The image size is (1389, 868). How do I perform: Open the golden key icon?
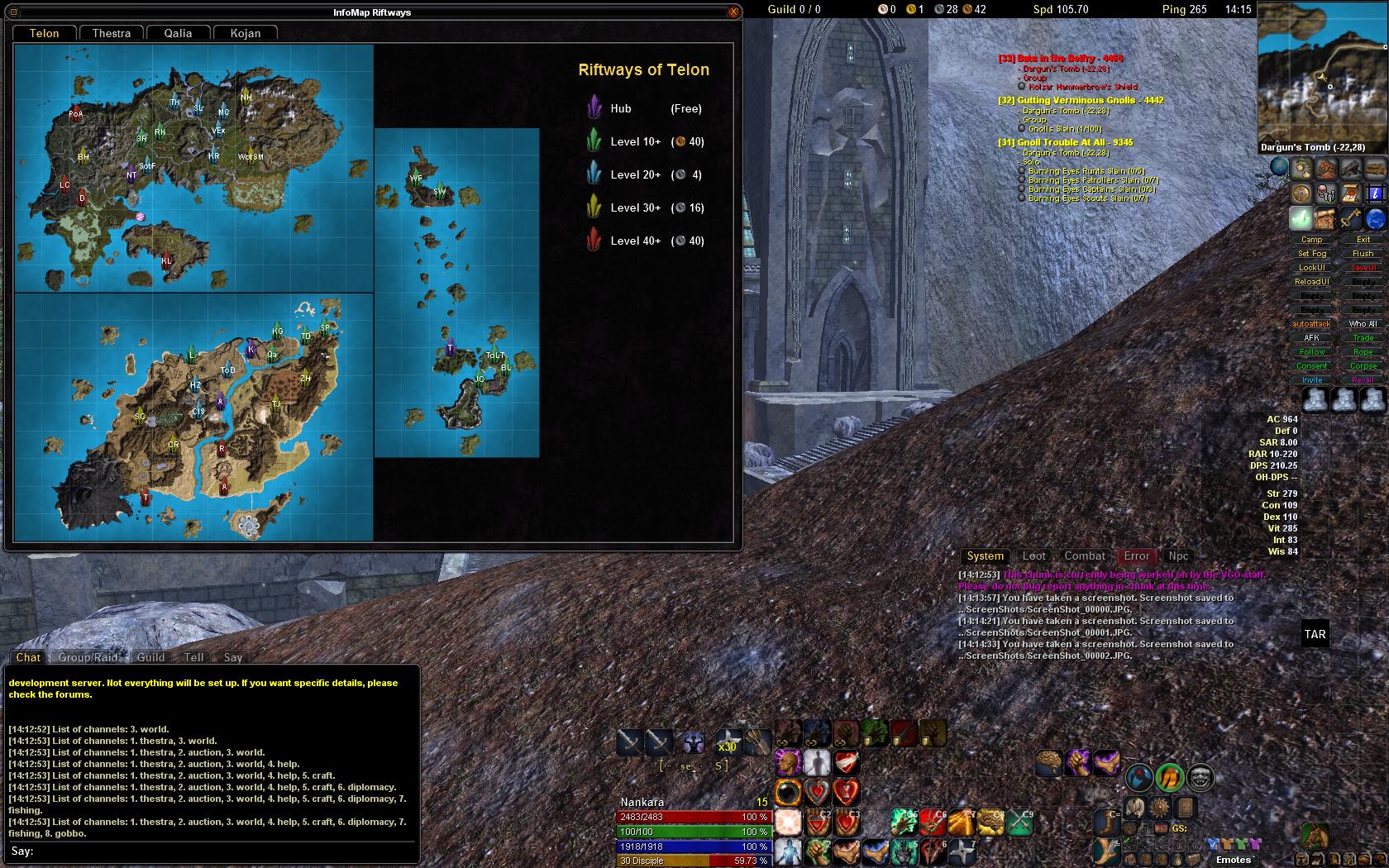tap(1351, 218)
